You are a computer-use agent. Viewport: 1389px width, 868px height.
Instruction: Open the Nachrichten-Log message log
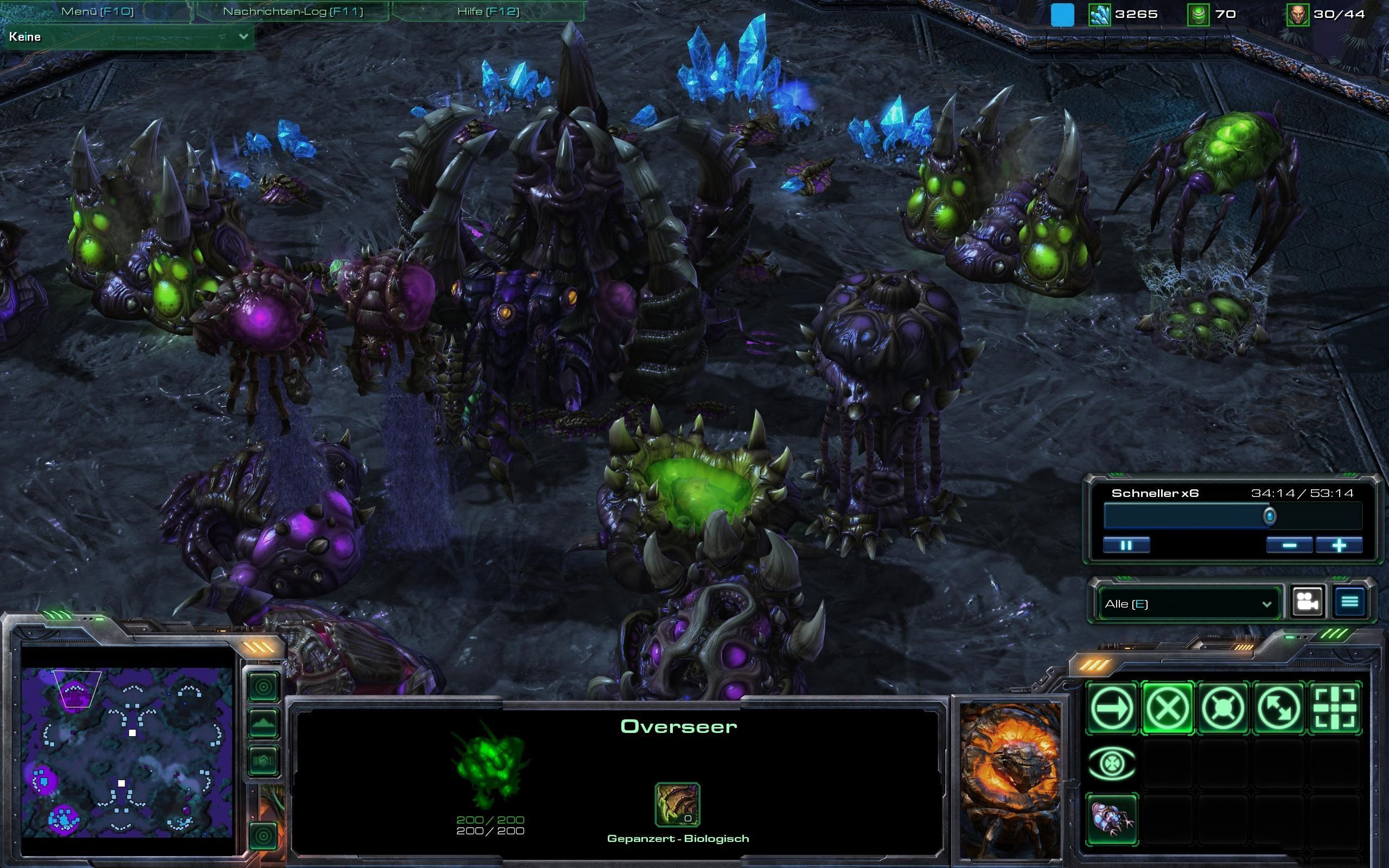(293, 11)
